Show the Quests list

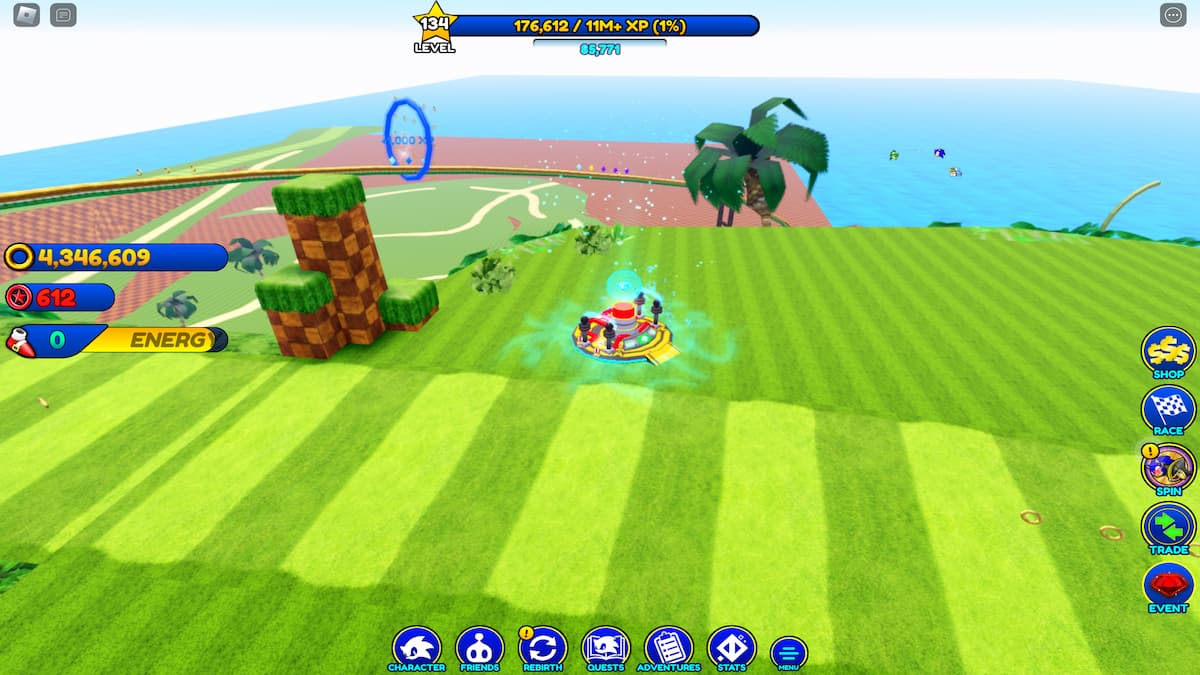(x=605, y=648)
